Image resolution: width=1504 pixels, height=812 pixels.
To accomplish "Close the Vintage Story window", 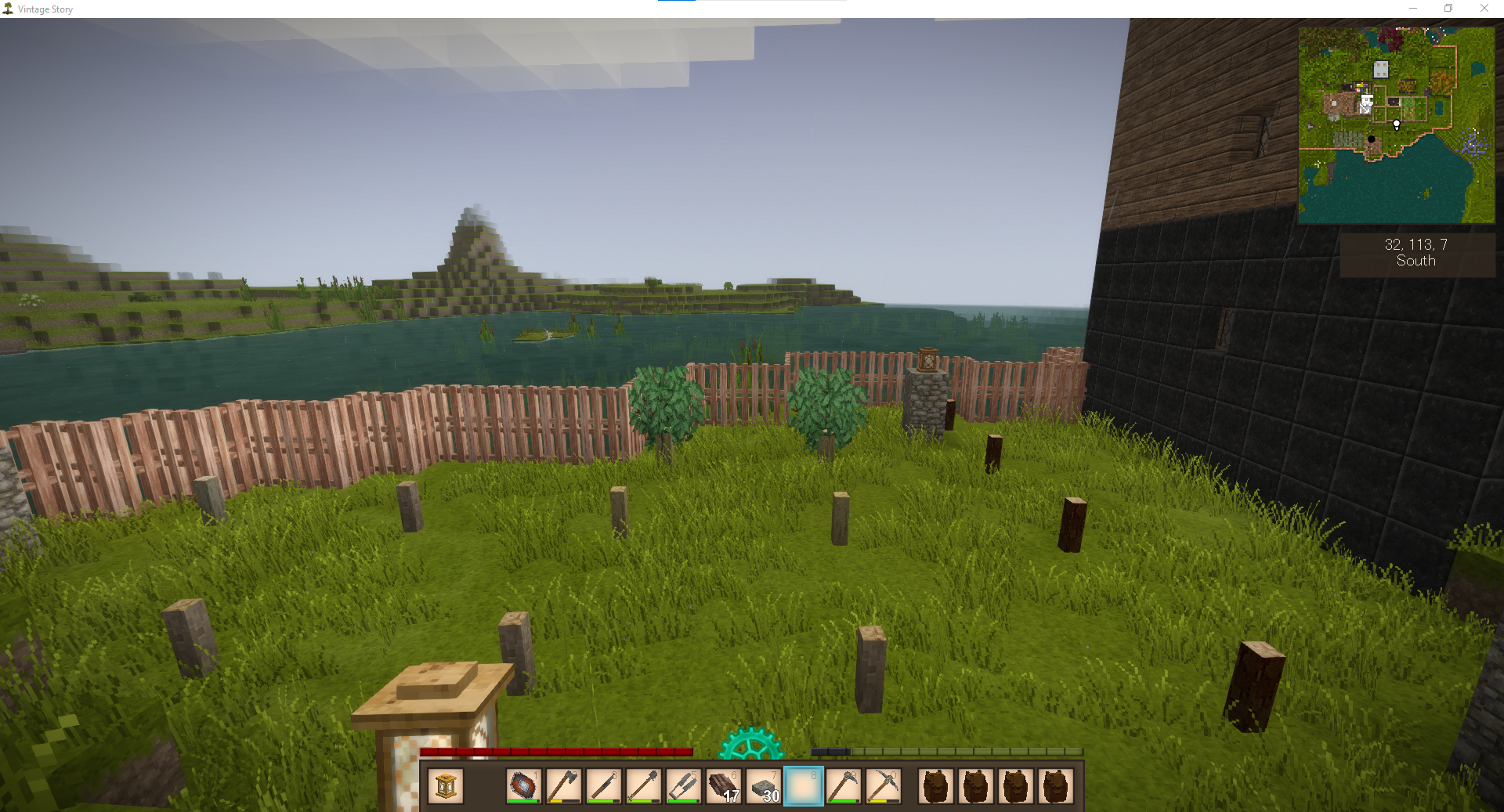I will (1484, 9).
